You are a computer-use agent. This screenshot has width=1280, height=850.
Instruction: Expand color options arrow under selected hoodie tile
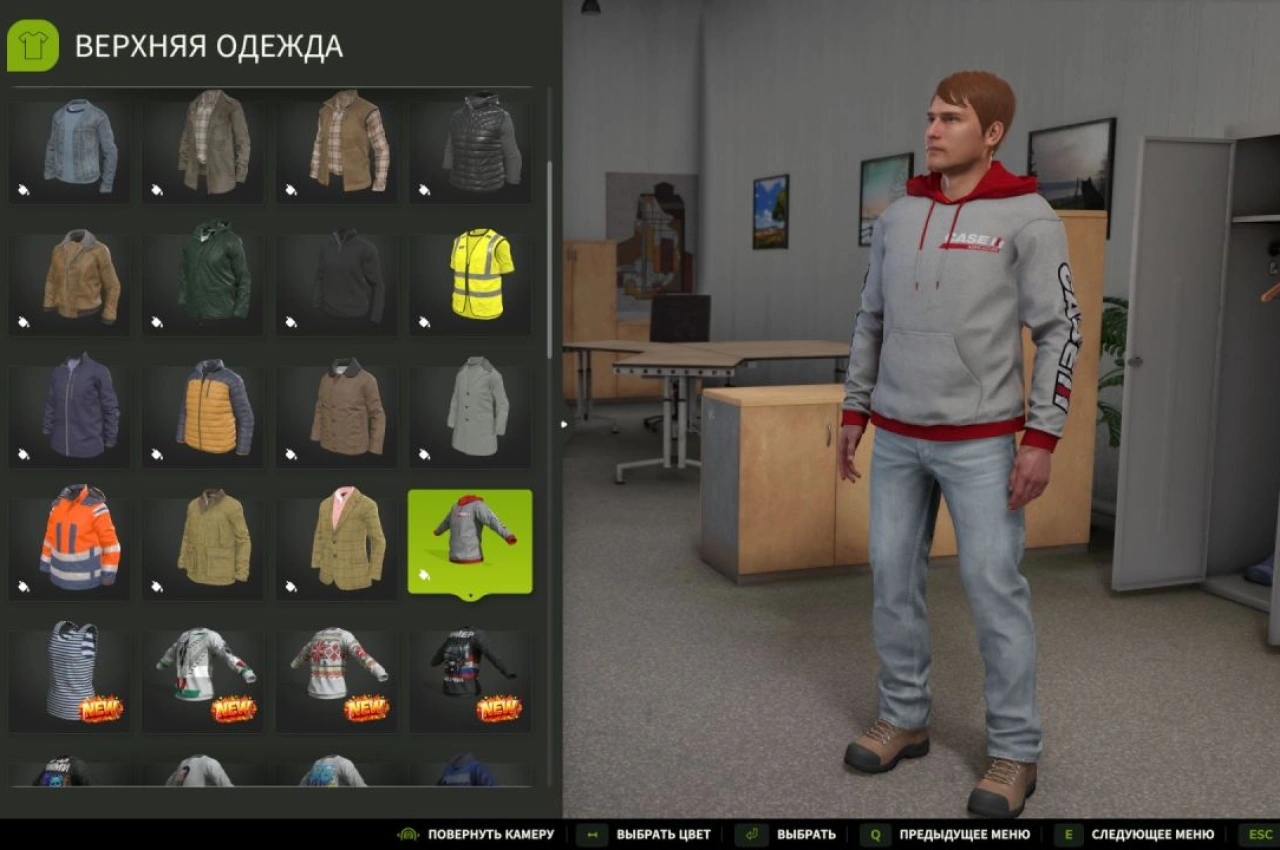[x=470, y=597]
